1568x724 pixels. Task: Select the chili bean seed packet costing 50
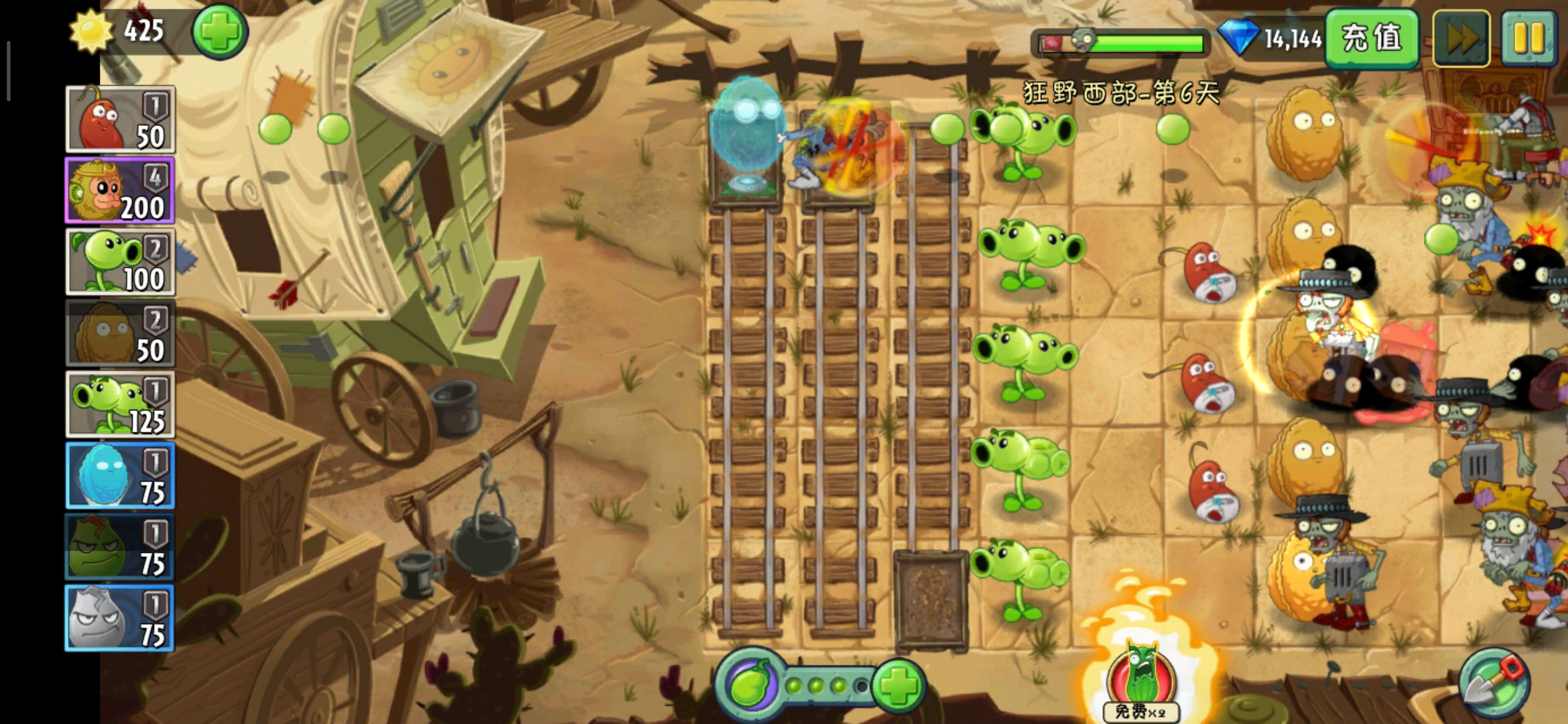click(x=120, y=119)
